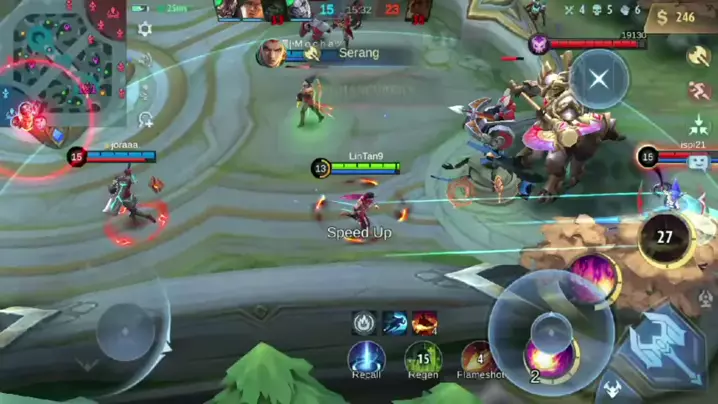The height and width of the screenshot is (404, 718).
Task: Send the attack axe quick signal
Action: tap(699, 56)
